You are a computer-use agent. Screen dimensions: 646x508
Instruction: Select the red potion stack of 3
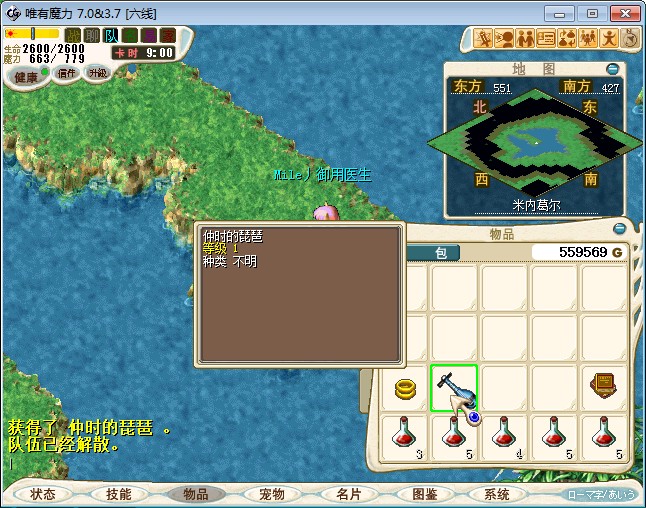[405, 437]
